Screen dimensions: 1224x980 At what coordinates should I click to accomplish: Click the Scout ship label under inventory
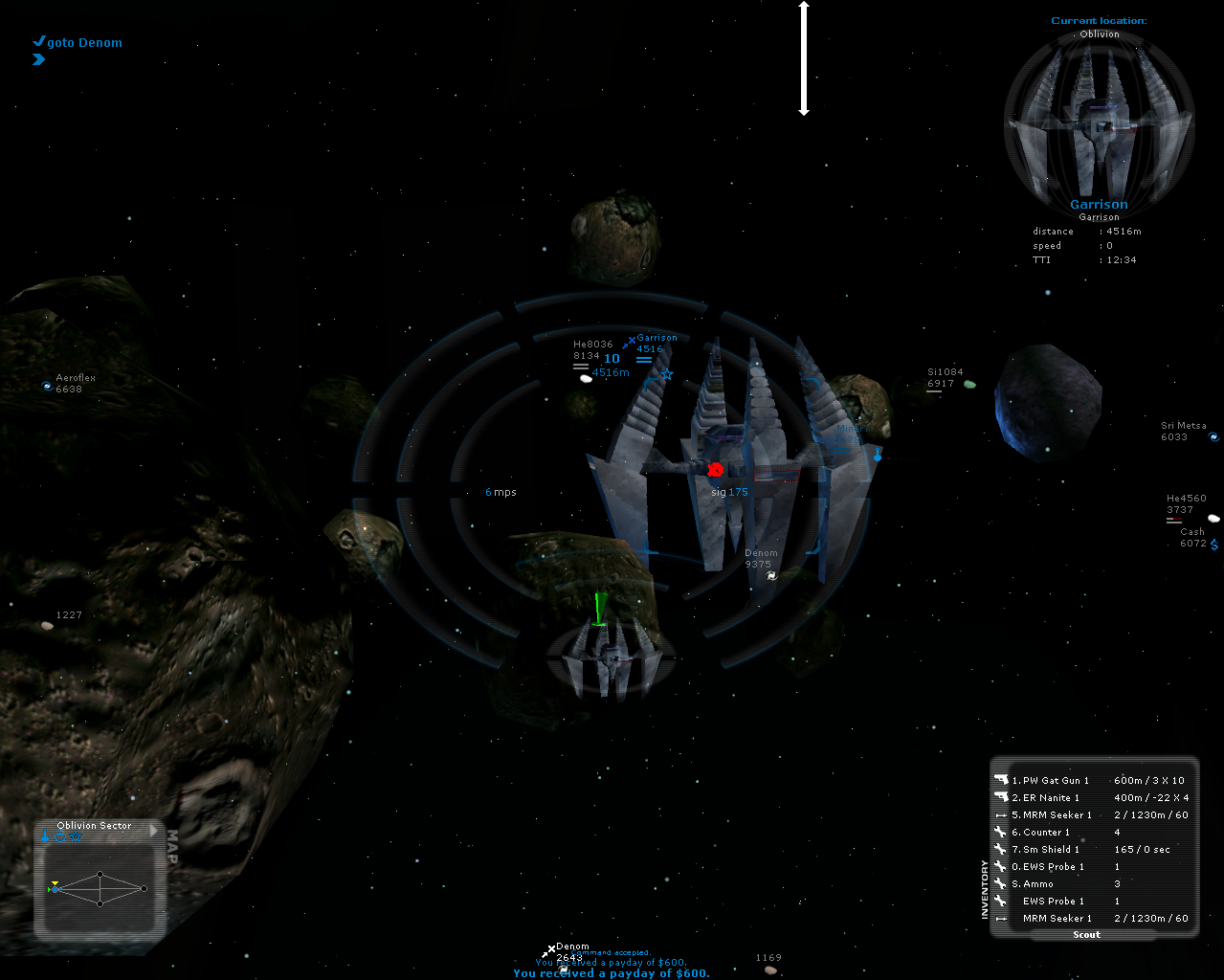click(1086, 935)
